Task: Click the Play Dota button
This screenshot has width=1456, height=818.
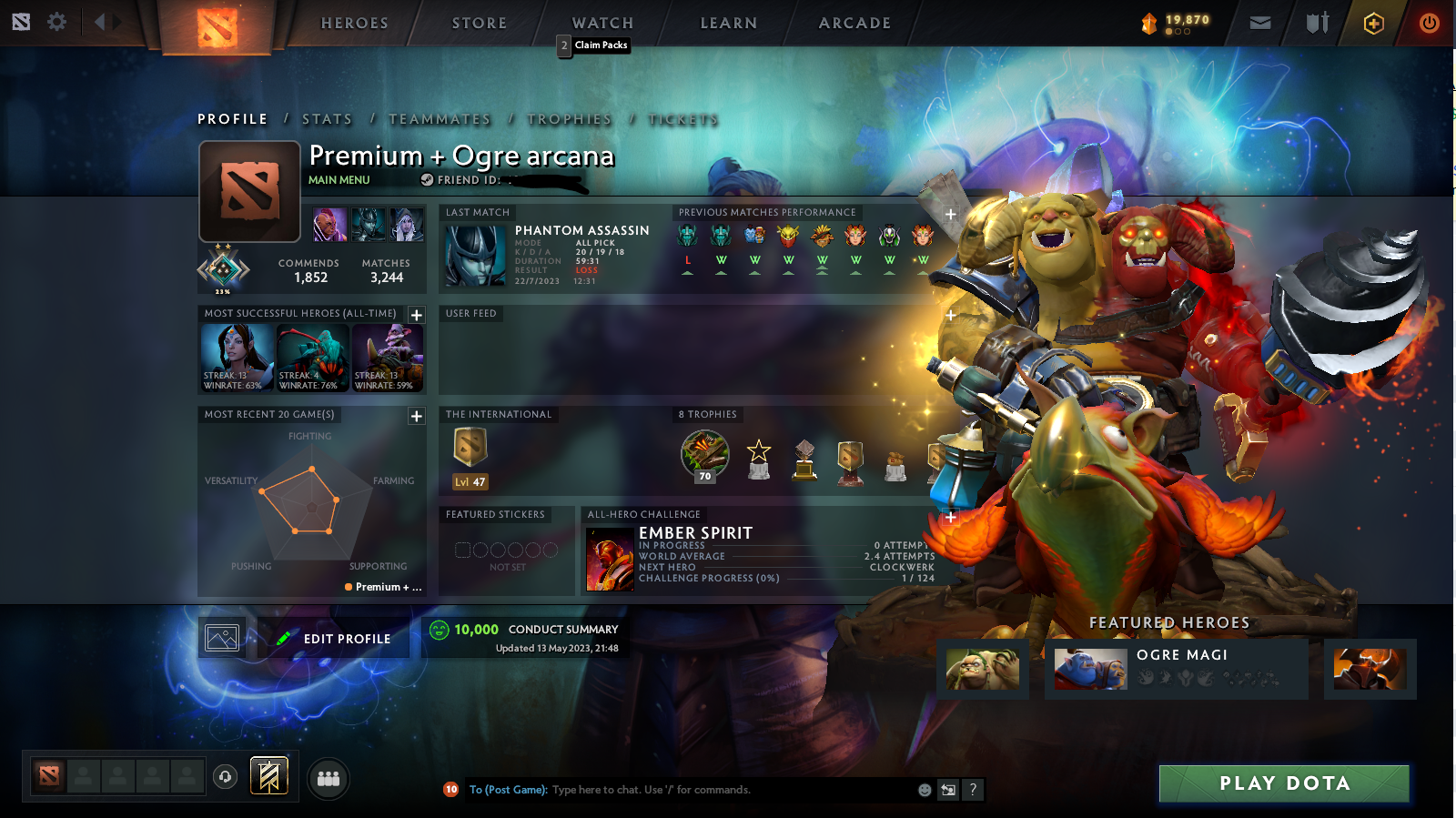Action: tap(1284, 783)
